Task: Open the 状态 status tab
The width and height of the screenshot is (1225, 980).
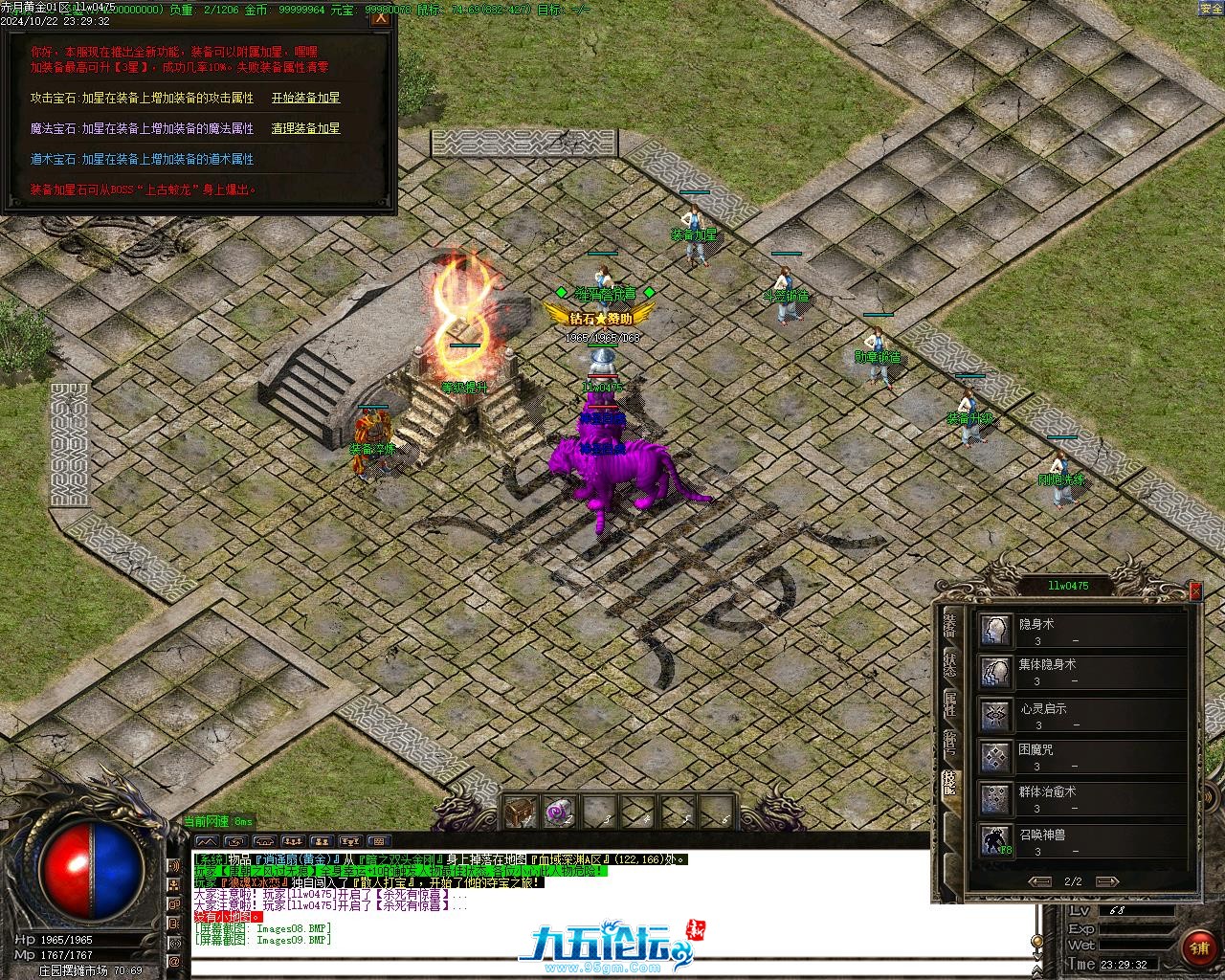Action: tap(949, 666)
